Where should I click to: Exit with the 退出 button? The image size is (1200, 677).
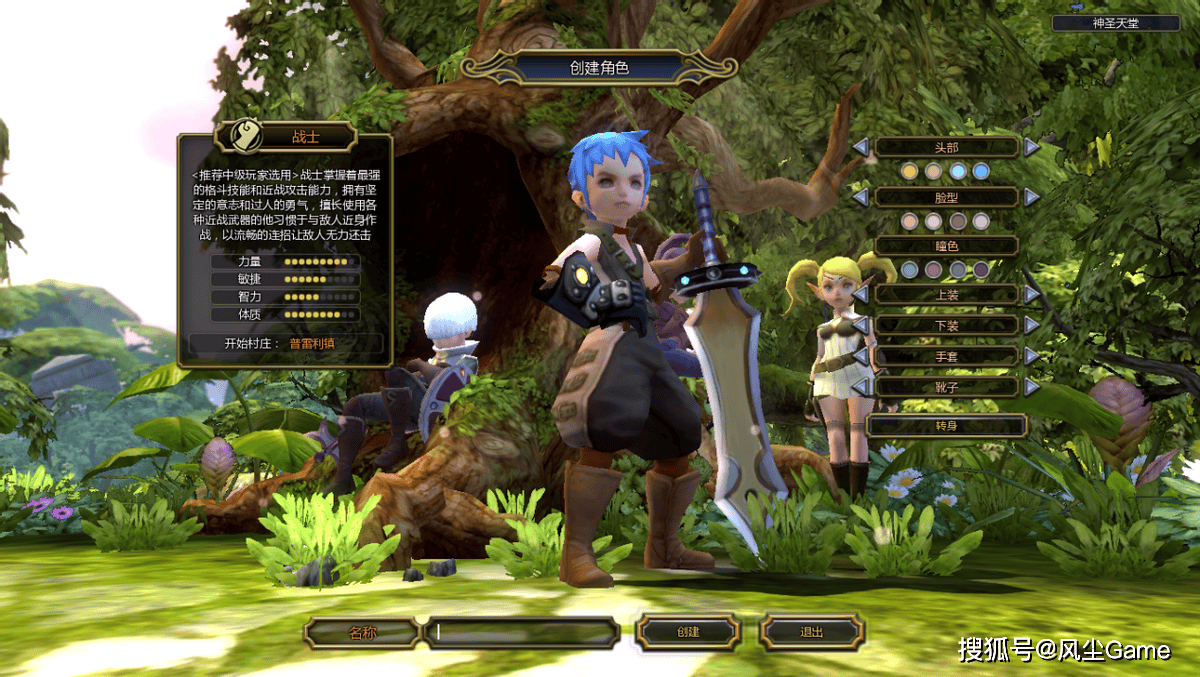(x=811, y=632)
